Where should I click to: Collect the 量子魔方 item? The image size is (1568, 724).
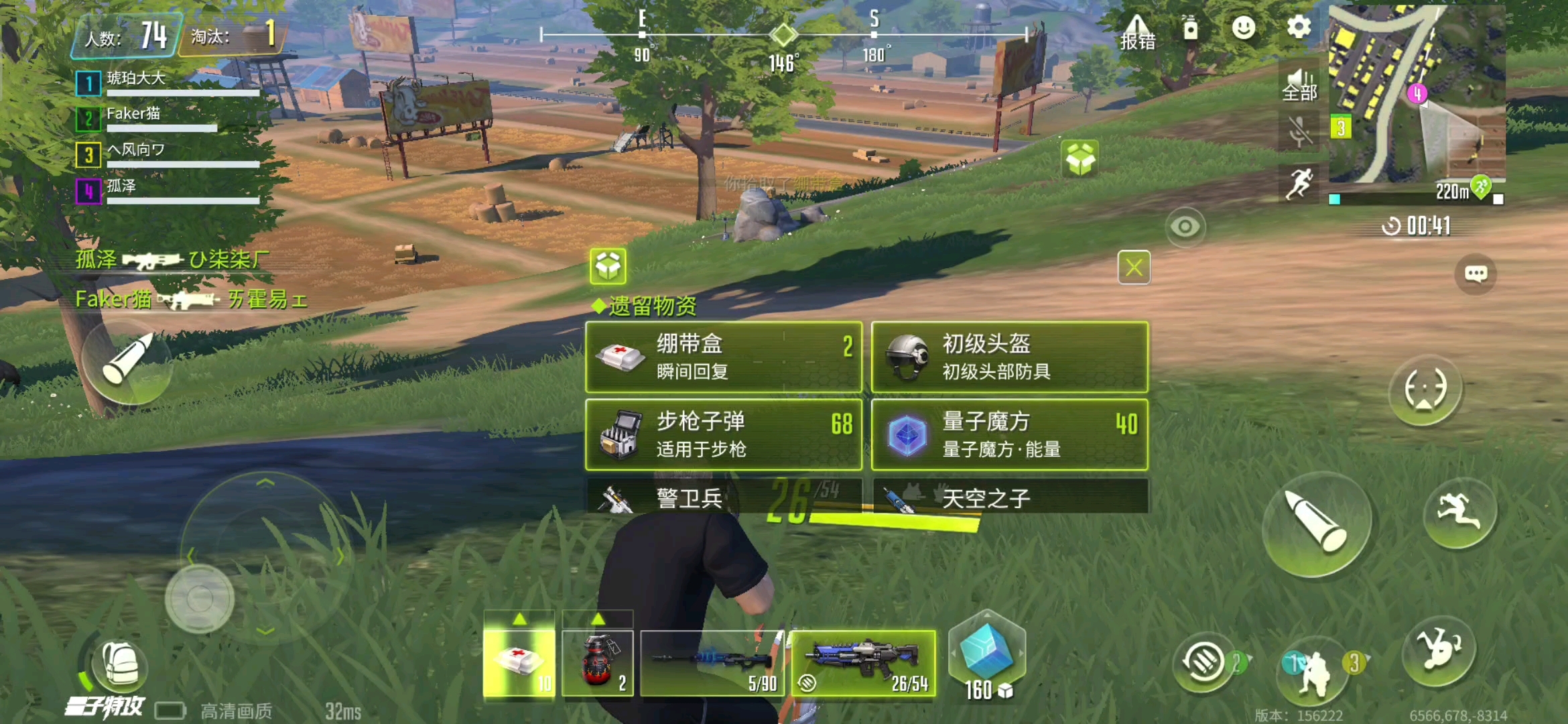tap(1010, 436)
